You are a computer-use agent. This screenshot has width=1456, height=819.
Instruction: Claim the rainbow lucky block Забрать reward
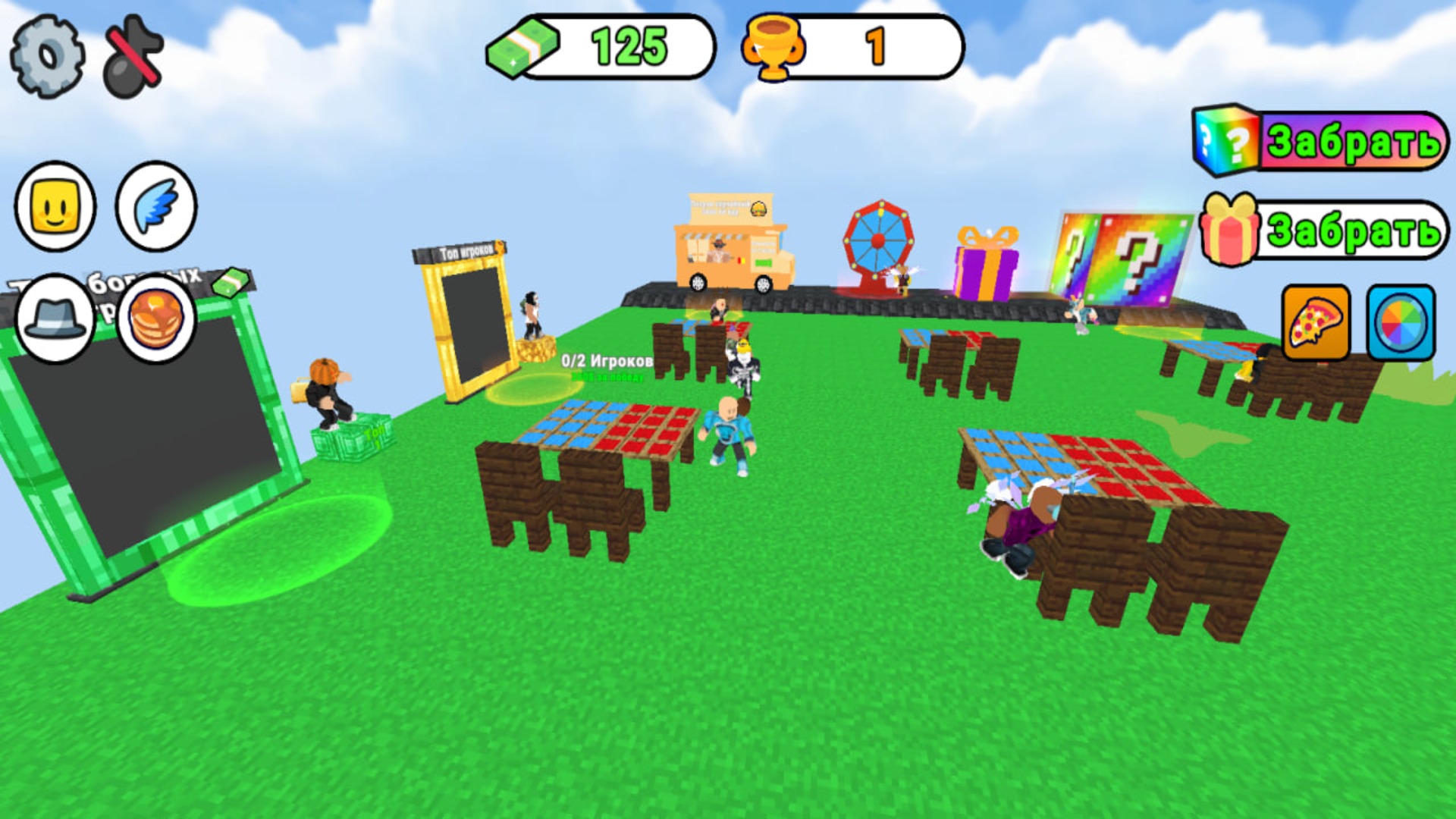tap(1357, 141)
